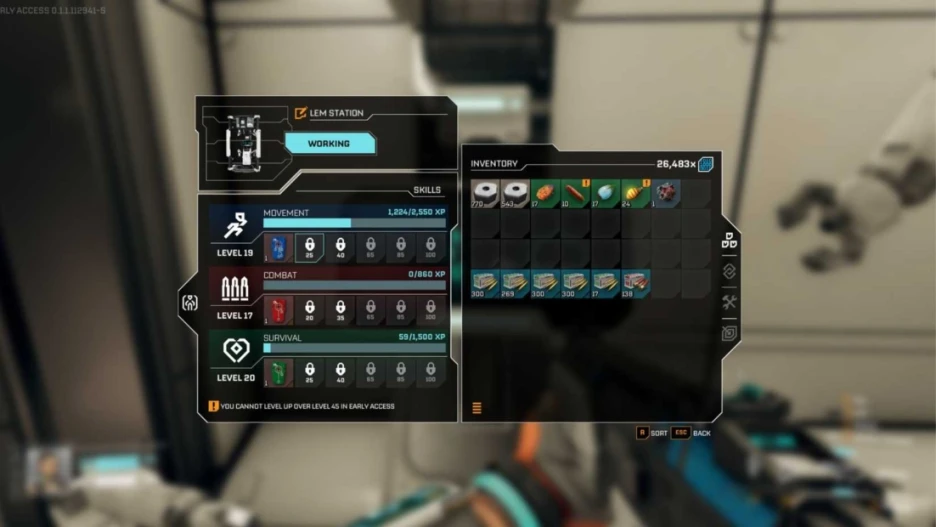Open the orange list icon in inventory
This screenshot has width=936, height=527.
pos(477,407)
